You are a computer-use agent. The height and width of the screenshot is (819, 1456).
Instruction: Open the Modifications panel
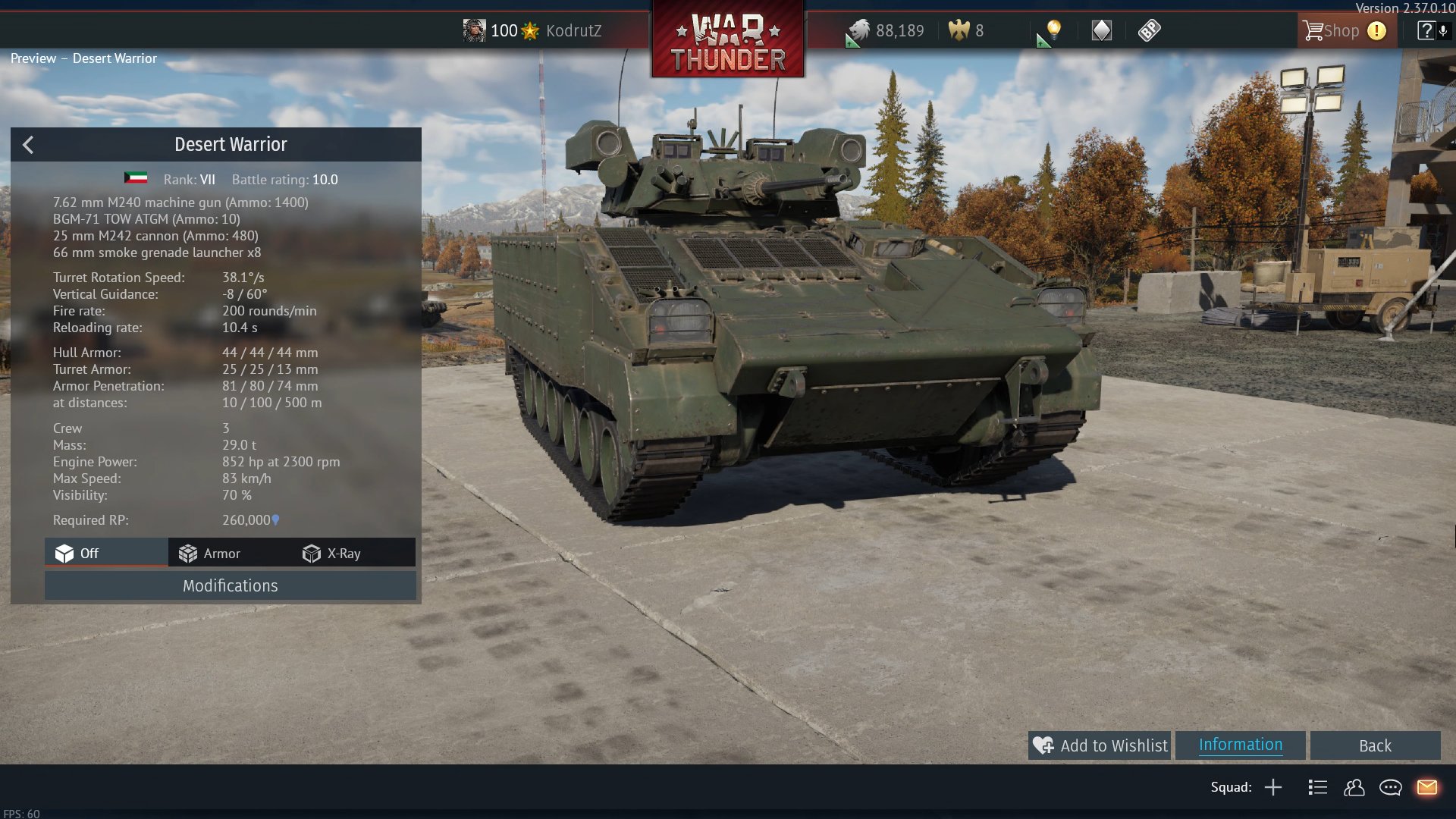click(x=230, y=585)
